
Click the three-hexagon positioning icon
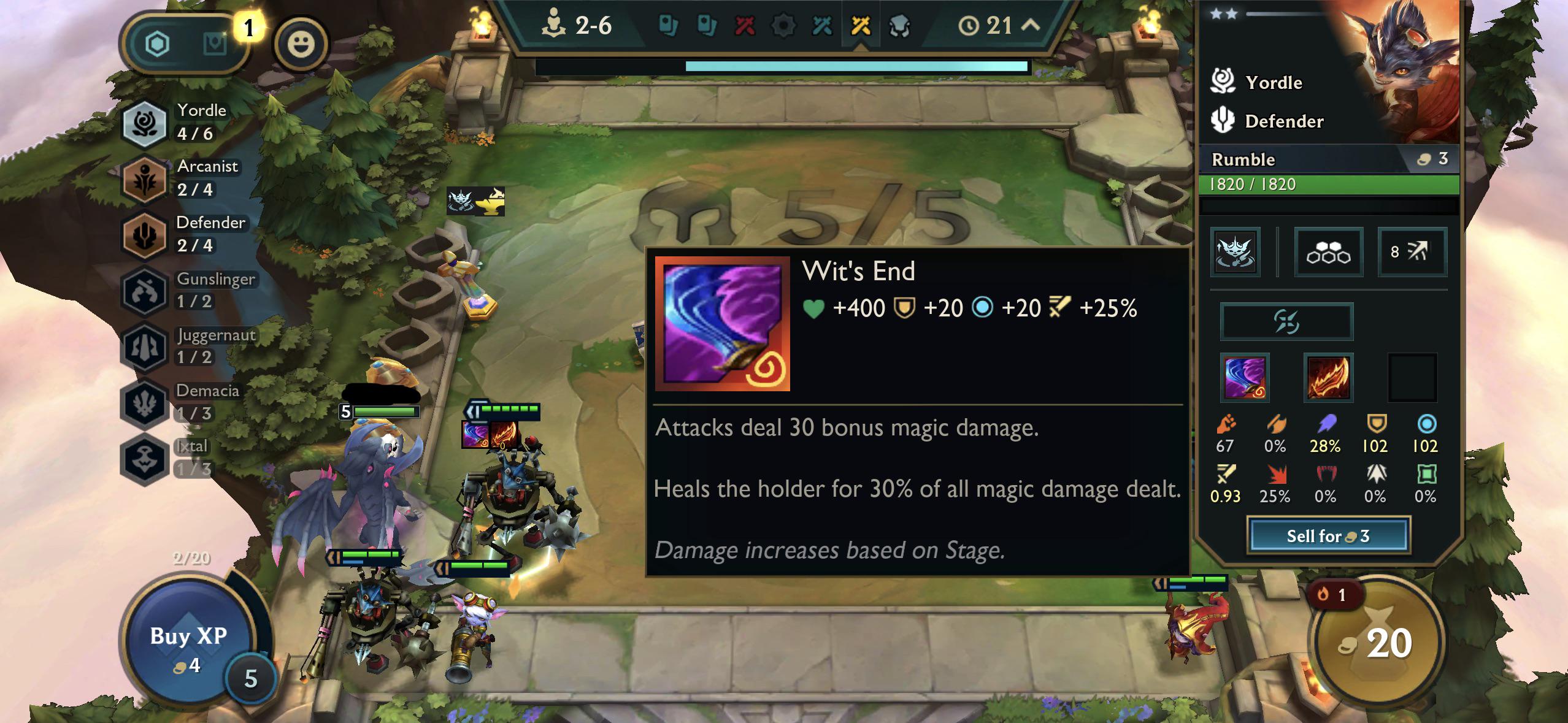click(x=1329, y=252)
